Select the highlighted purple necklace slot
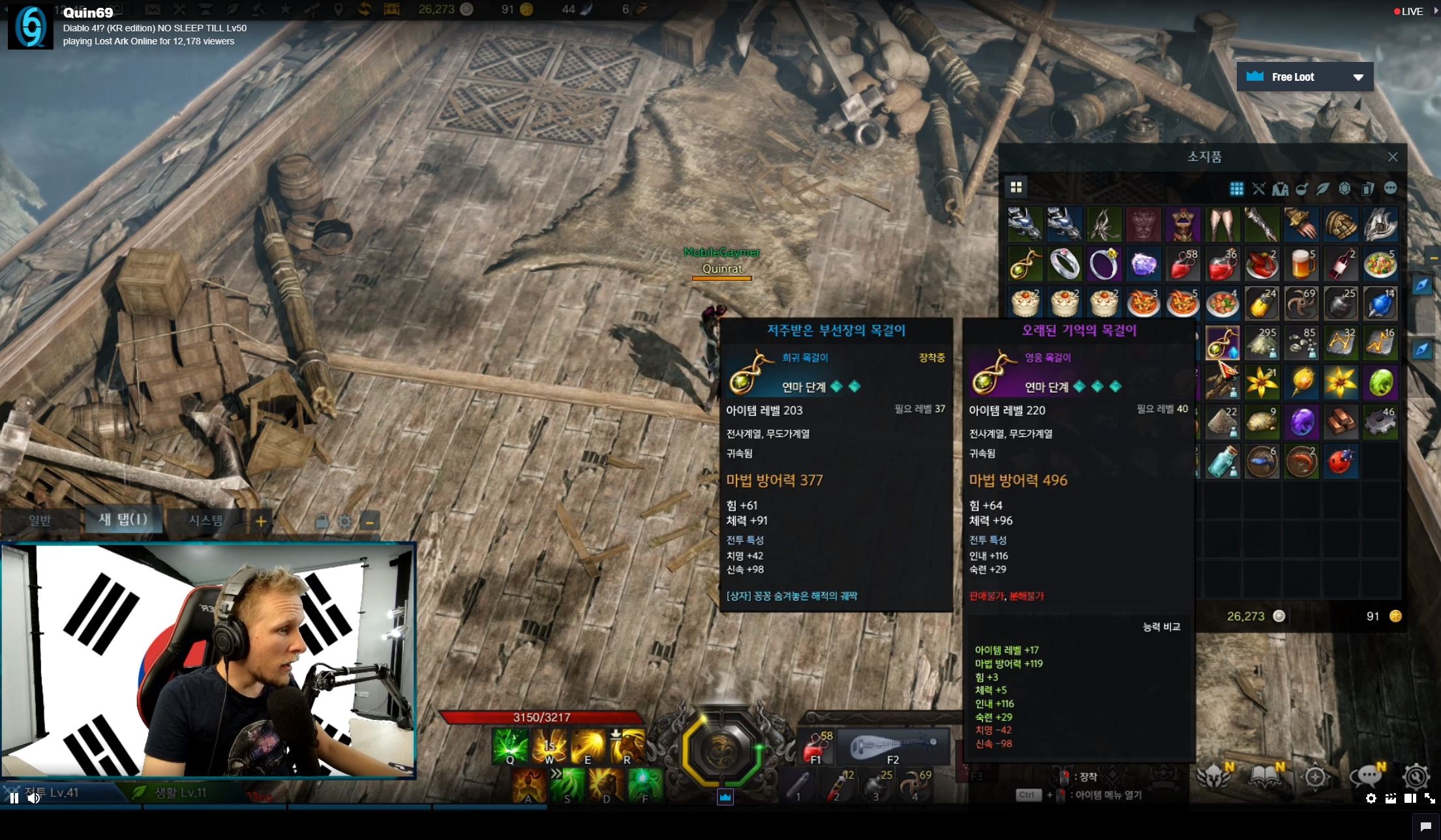Image resolution: width=1441 pixels, height=840 pixels. pos(1222,344)
